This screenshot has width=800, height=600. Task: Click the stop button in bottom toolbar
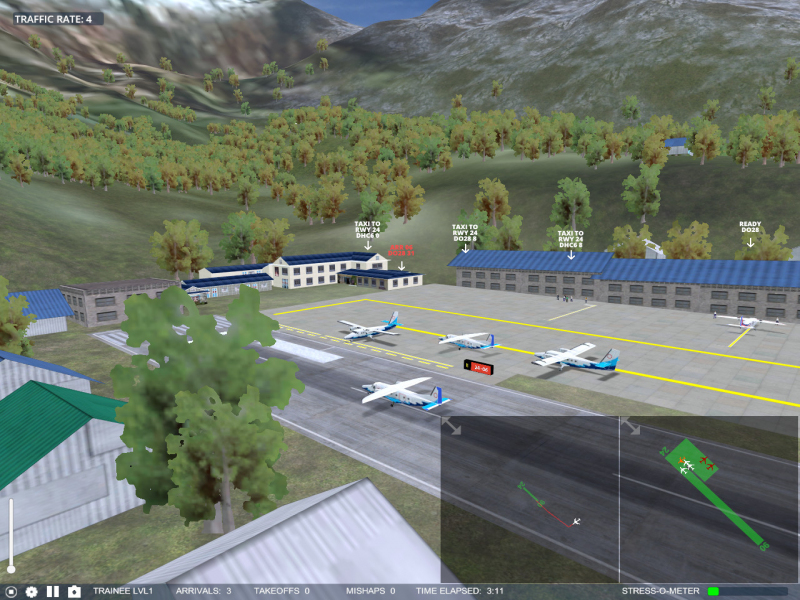pyautogui.click(x=11, y=592)
